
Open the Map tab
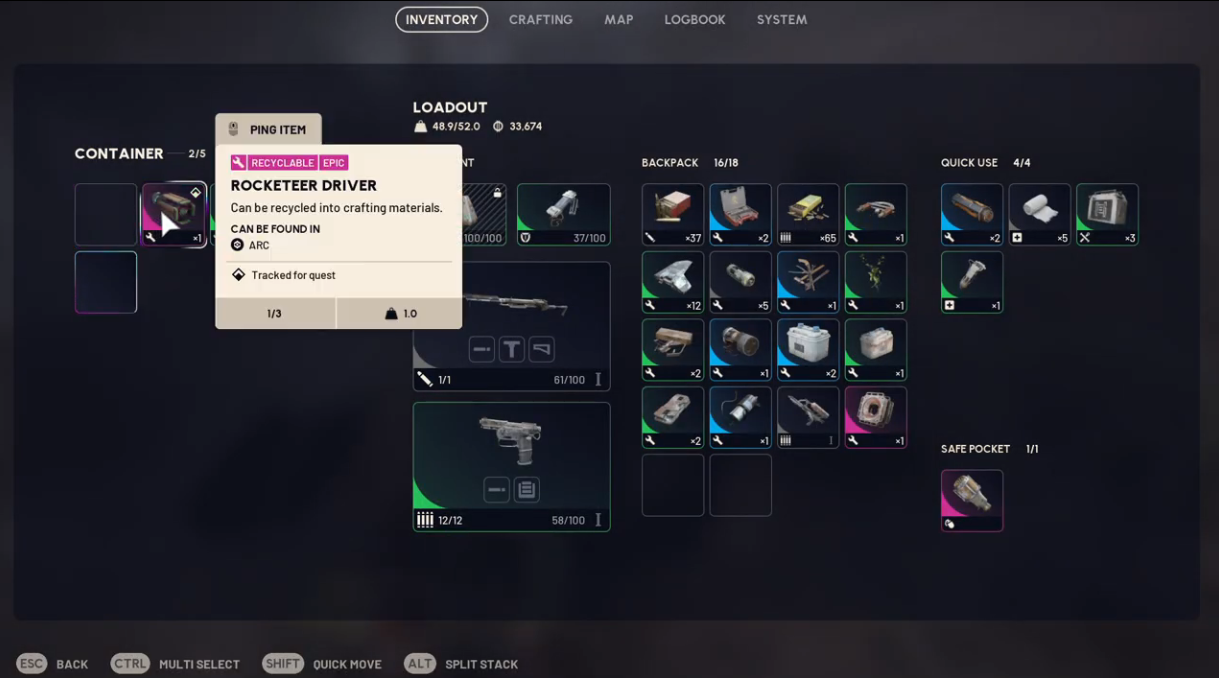point(618,20)
